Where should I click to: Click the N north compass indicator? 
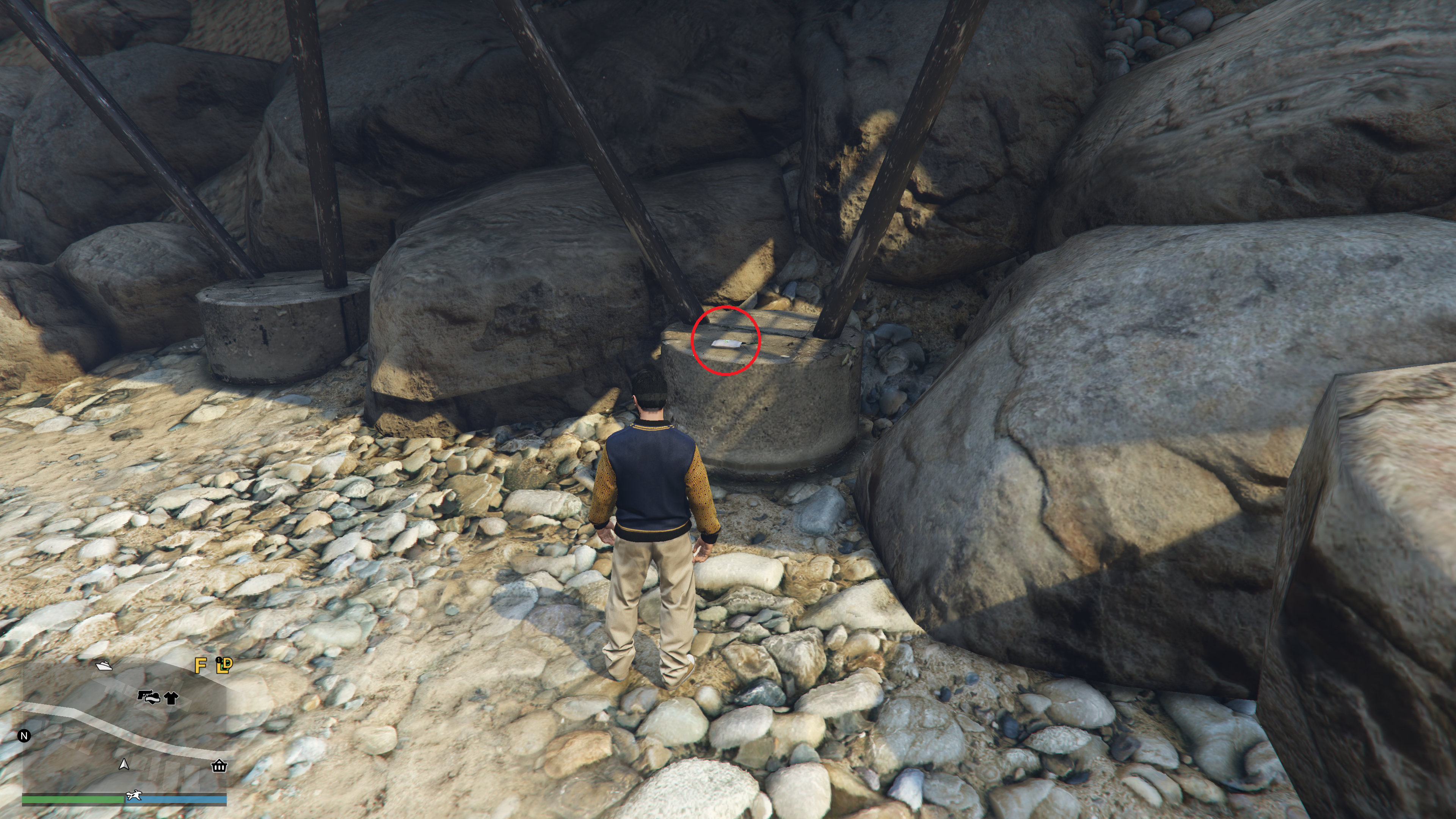coord(24,735)
